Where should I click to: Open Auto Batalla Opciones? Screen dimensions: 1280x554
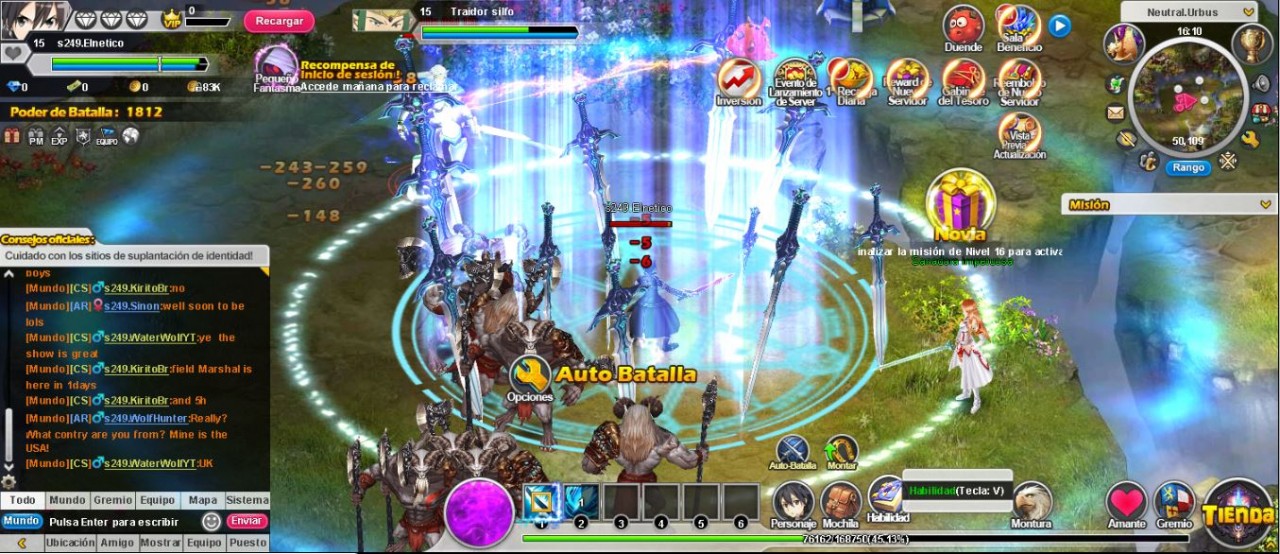tap(530, 377)
